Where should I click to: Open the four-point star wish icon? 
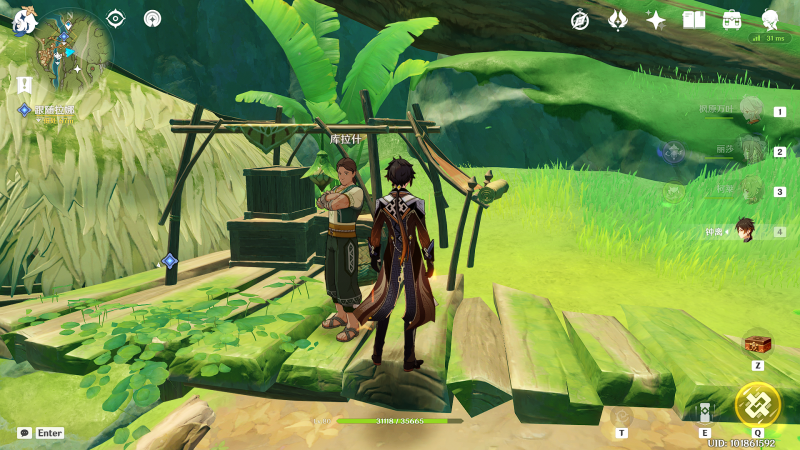(656, 19)
